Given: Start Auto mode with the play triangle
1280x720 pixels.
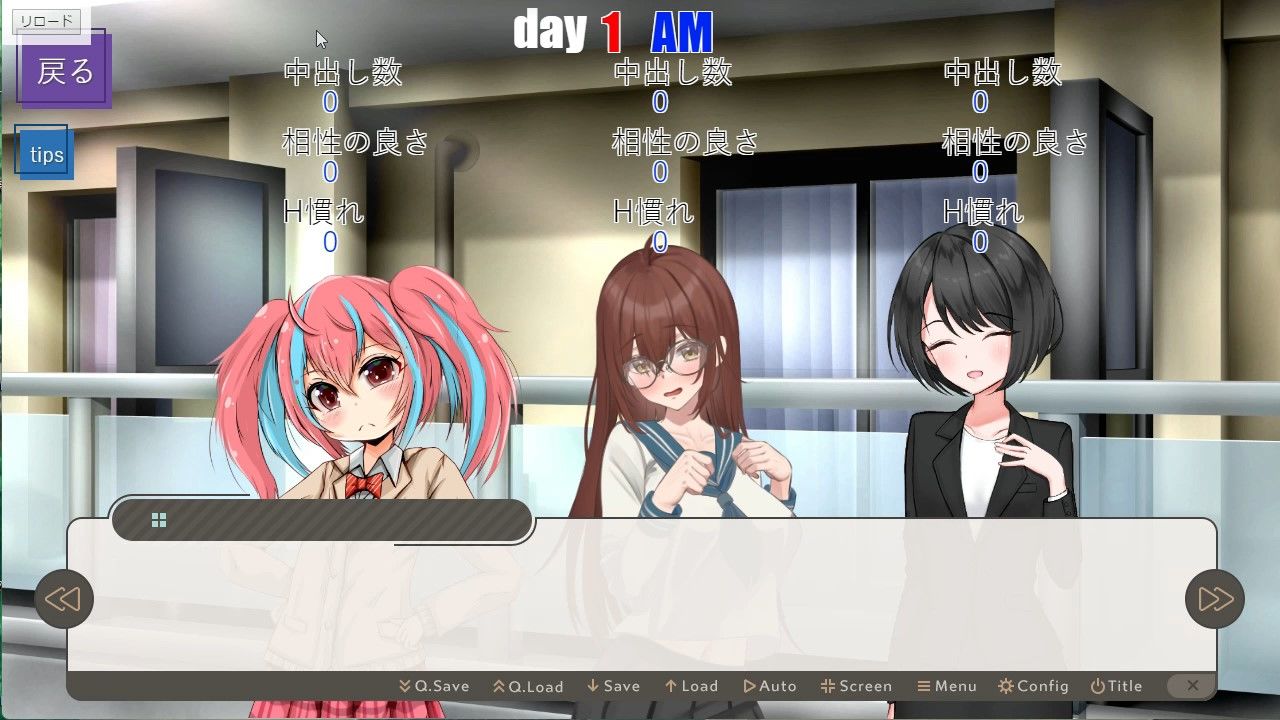Looking at the screenshot, I should point(770,686).
